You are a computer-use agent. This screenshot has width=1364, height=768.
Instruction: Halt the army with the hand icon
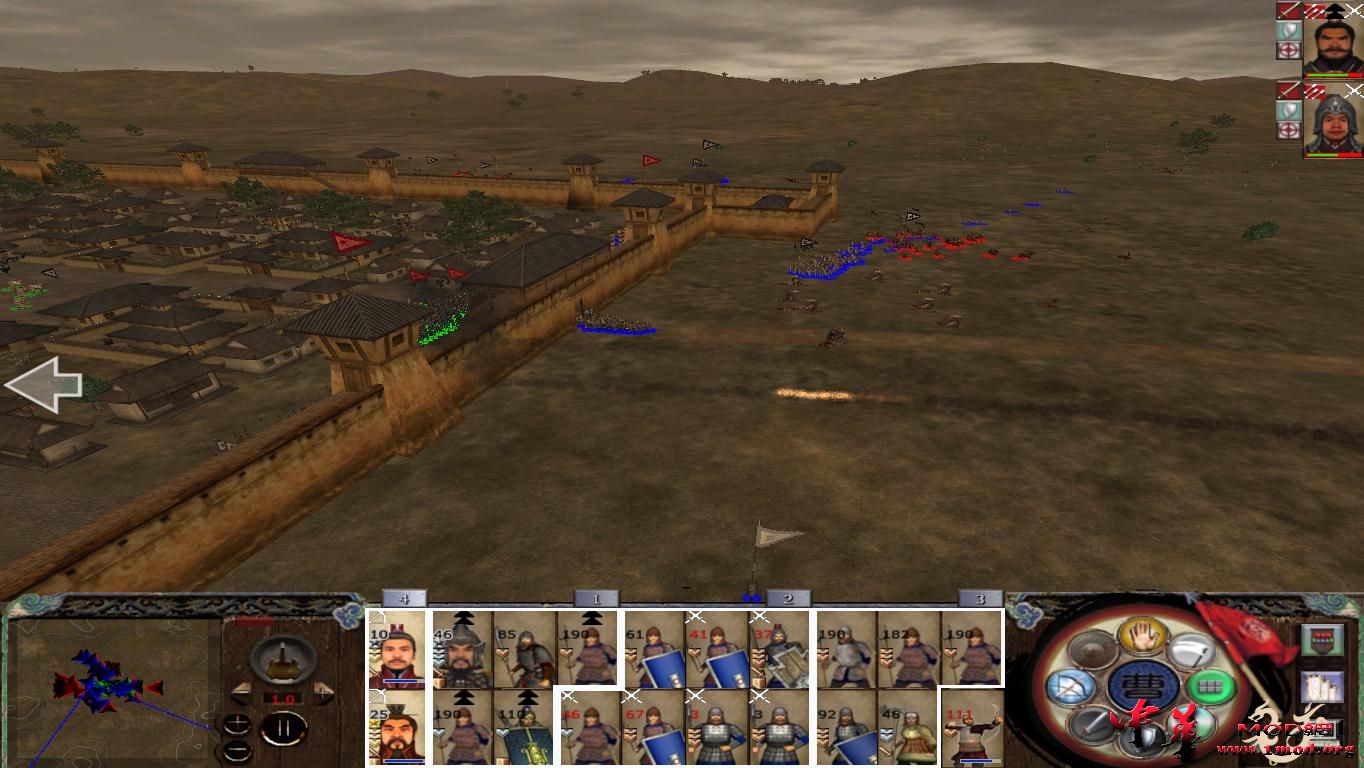point(1141,635)
